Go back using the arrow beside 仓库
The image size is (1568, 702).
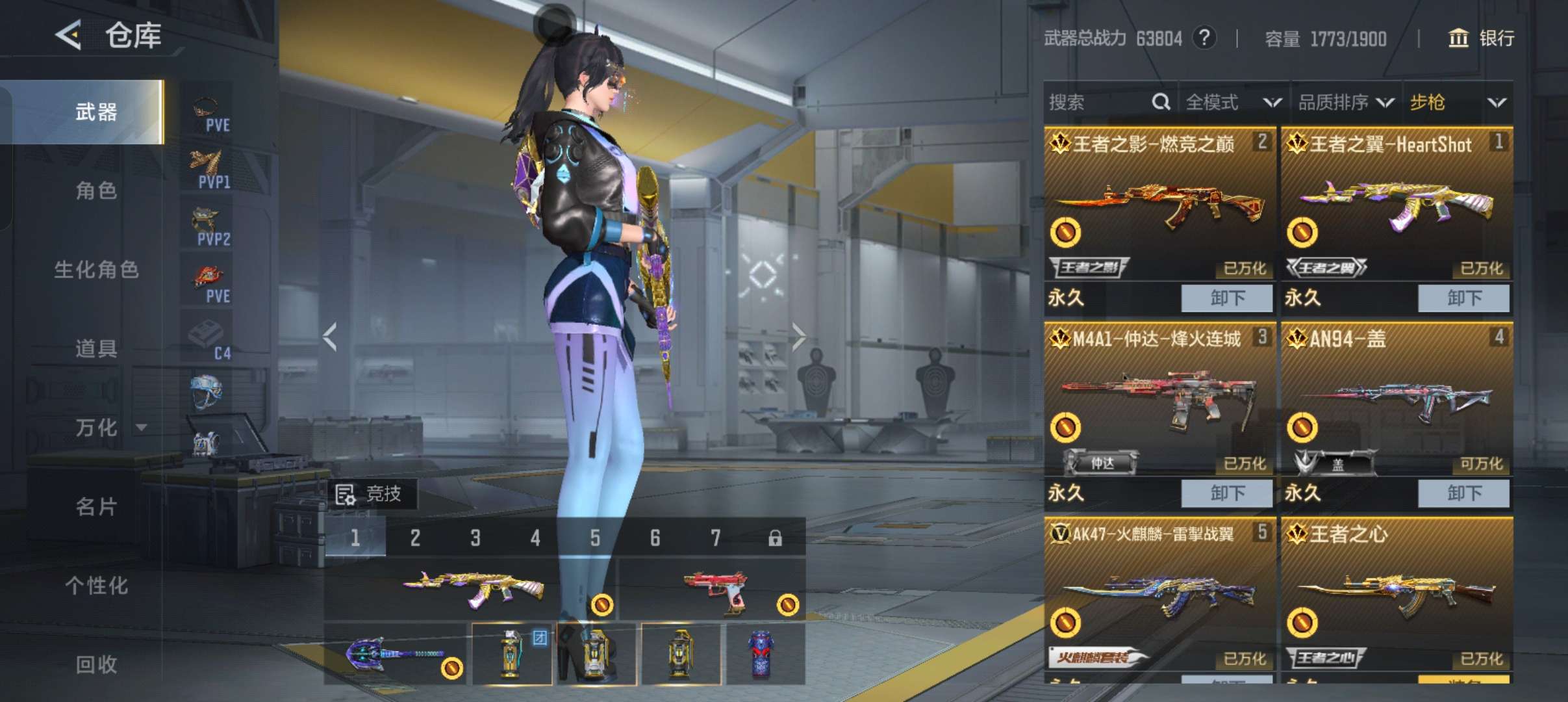point(69,34)
